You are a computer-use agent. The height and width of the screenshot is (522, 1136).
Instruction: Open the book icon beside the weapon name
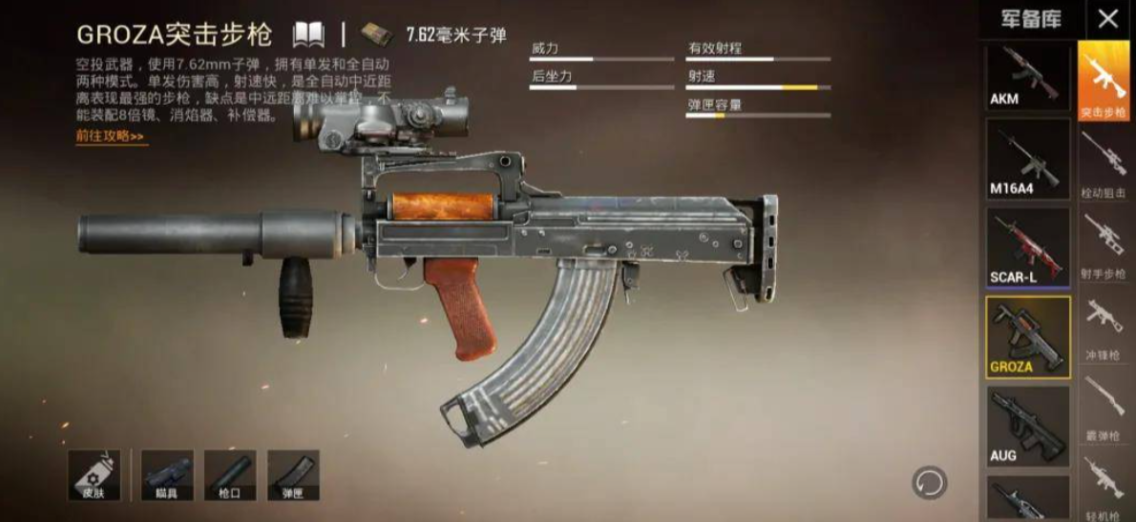tap(309, 35)
